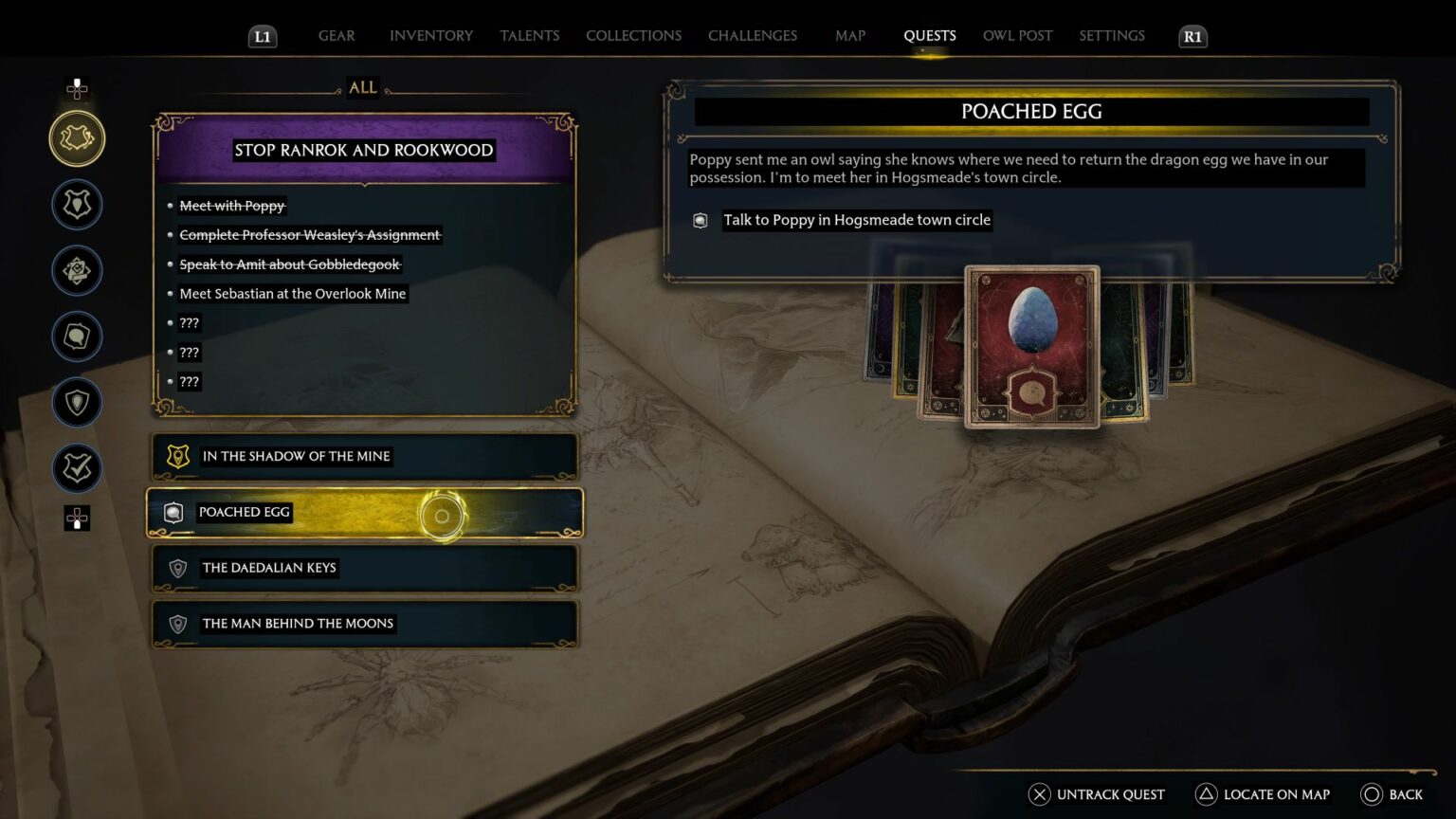Open the SETTINGS tab
Screen dimensions: 1456x819
click(x=1111, y=35)
